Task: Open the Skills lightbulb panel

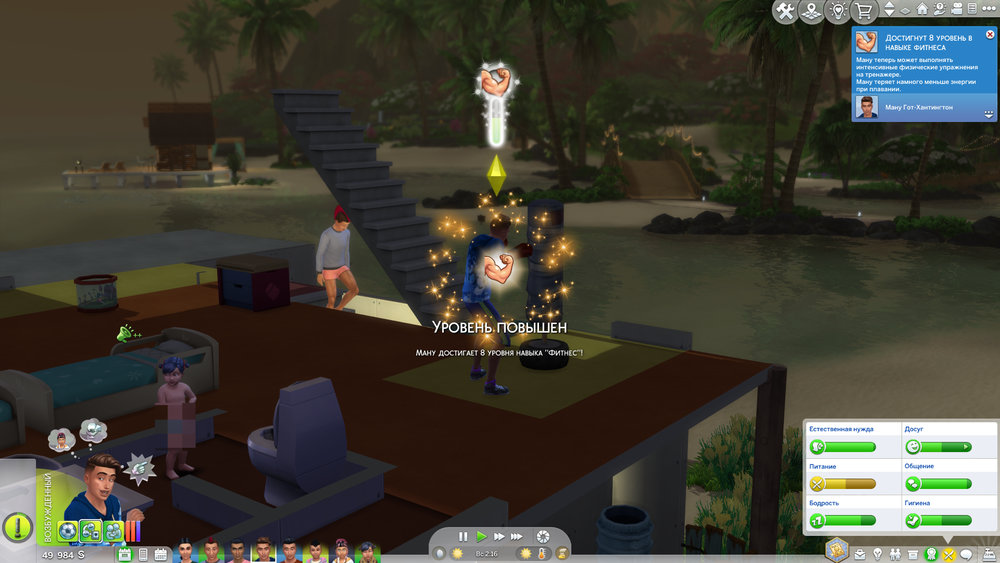Action: pyautogui.click(x=878, y=554)
